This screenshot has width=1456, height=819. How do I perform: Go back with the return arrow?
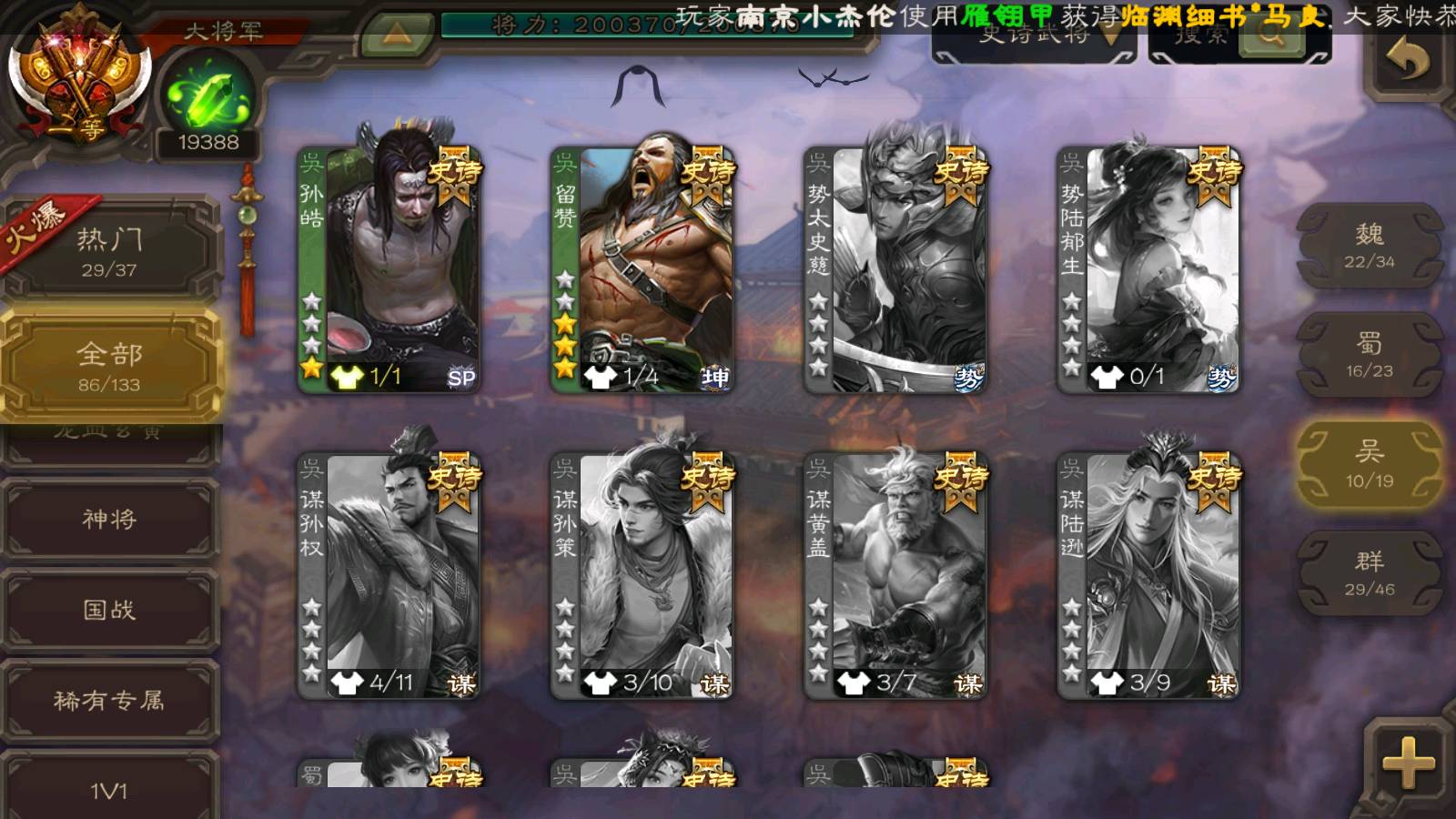pyautogui.click(x=1407, y=60)
